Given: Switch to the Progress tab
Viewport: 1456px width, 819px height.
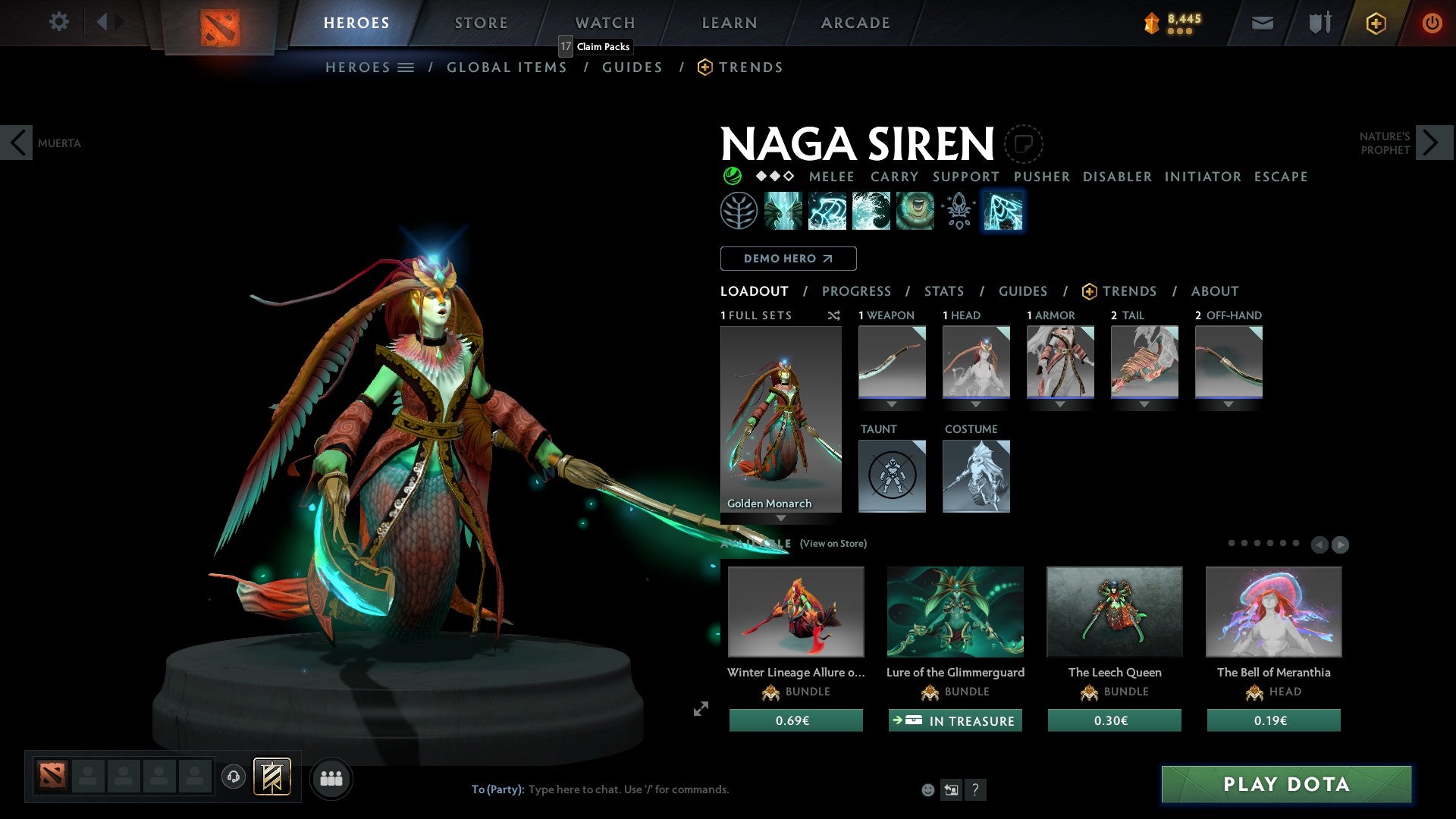Looking at the screenshot, I should click(857, 291).
